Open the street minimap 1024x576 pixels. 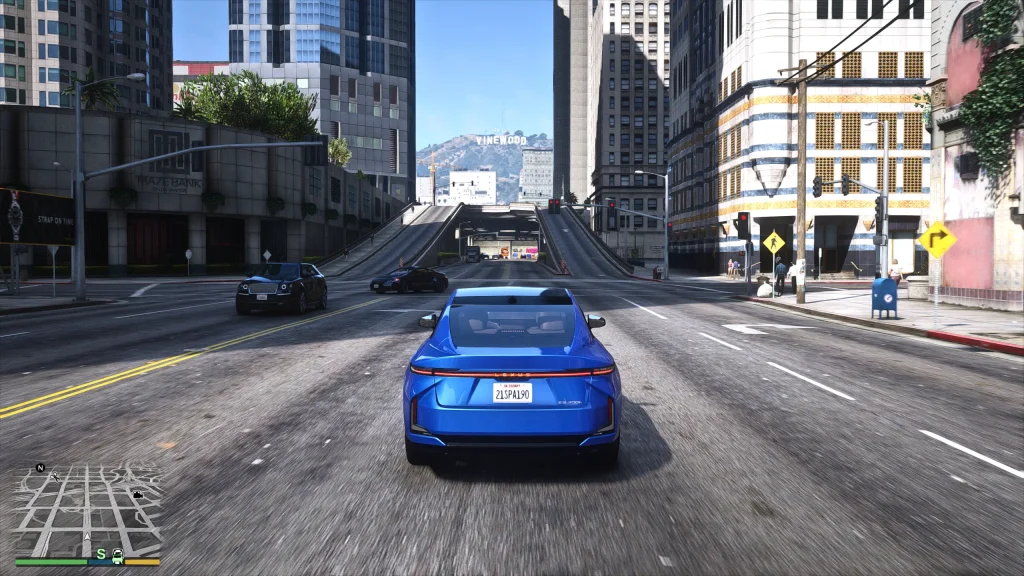point(88,511)
